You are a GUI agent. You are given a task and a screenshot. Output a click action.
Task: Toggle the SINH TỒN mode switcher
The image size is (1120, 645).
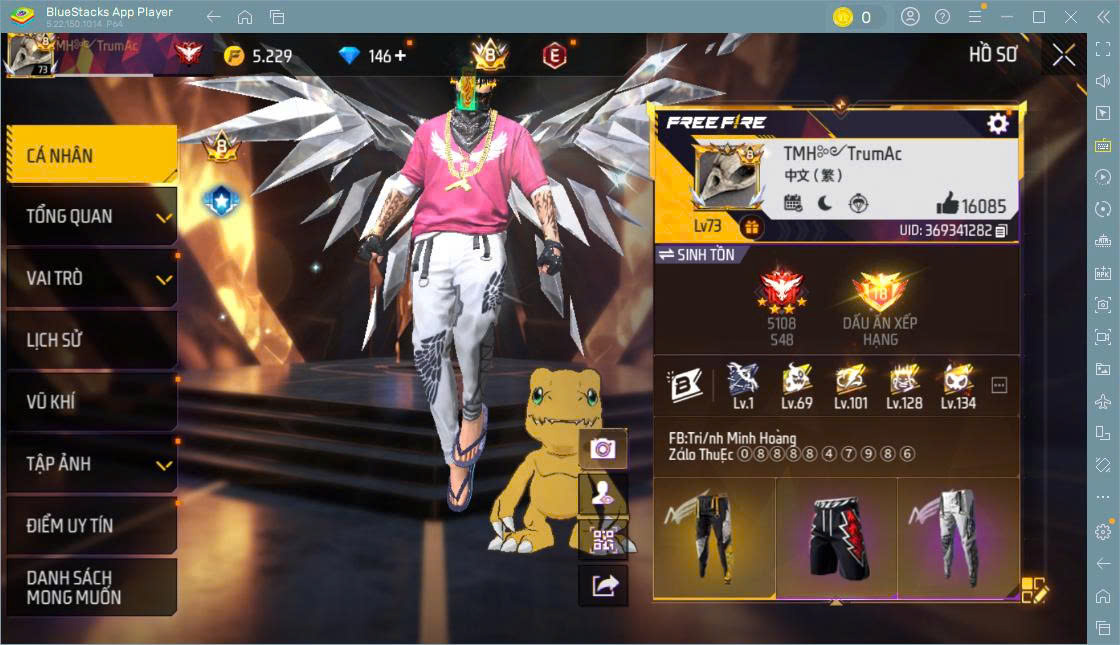click(697, 255)
